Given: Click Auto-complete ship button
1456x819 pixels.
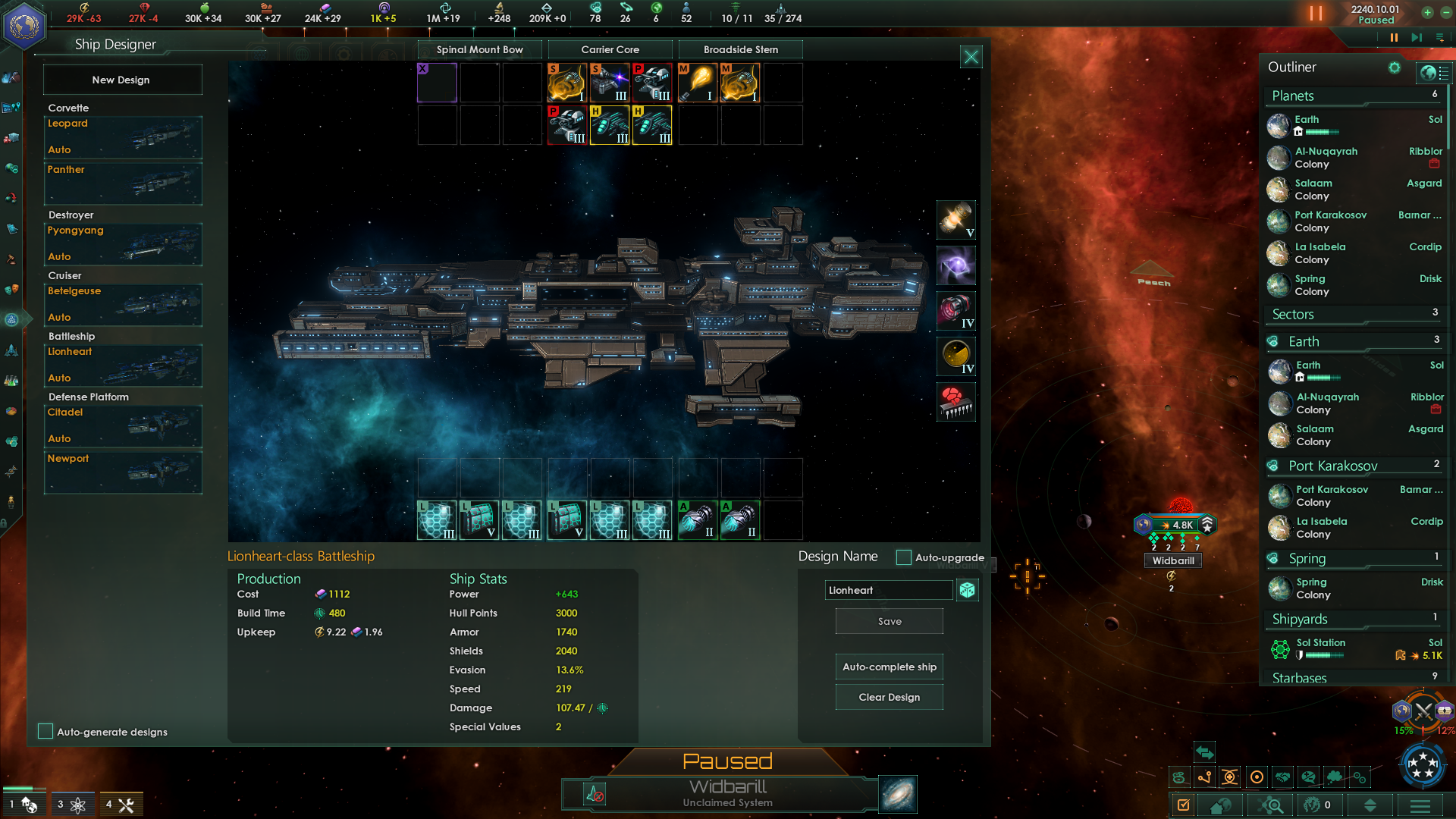Looking at the screenshot, I should click(x=890, y=667).
